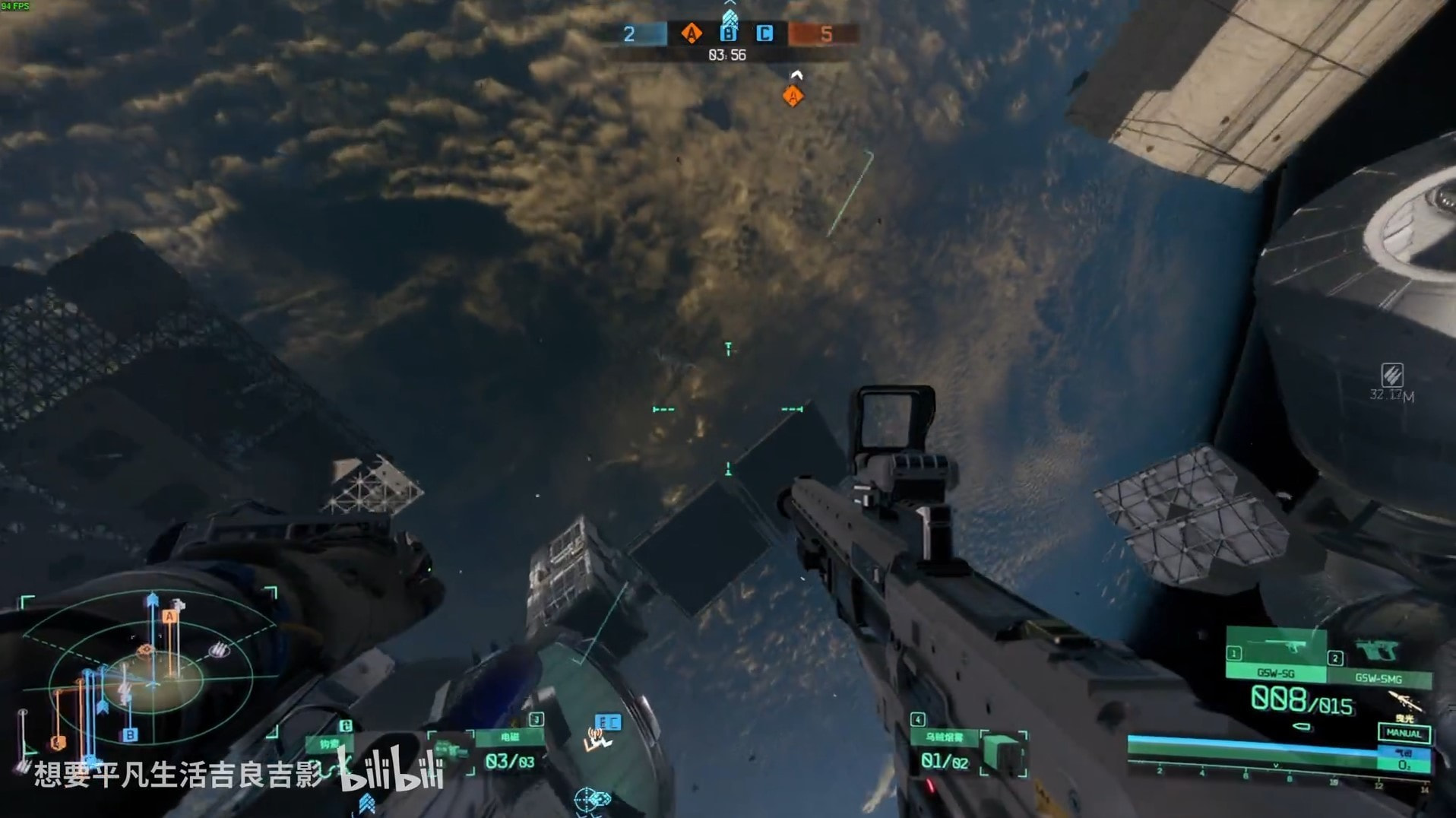
Task: Select objective C in the top bar
Action: pyautogui.click(x=764, y=33)
